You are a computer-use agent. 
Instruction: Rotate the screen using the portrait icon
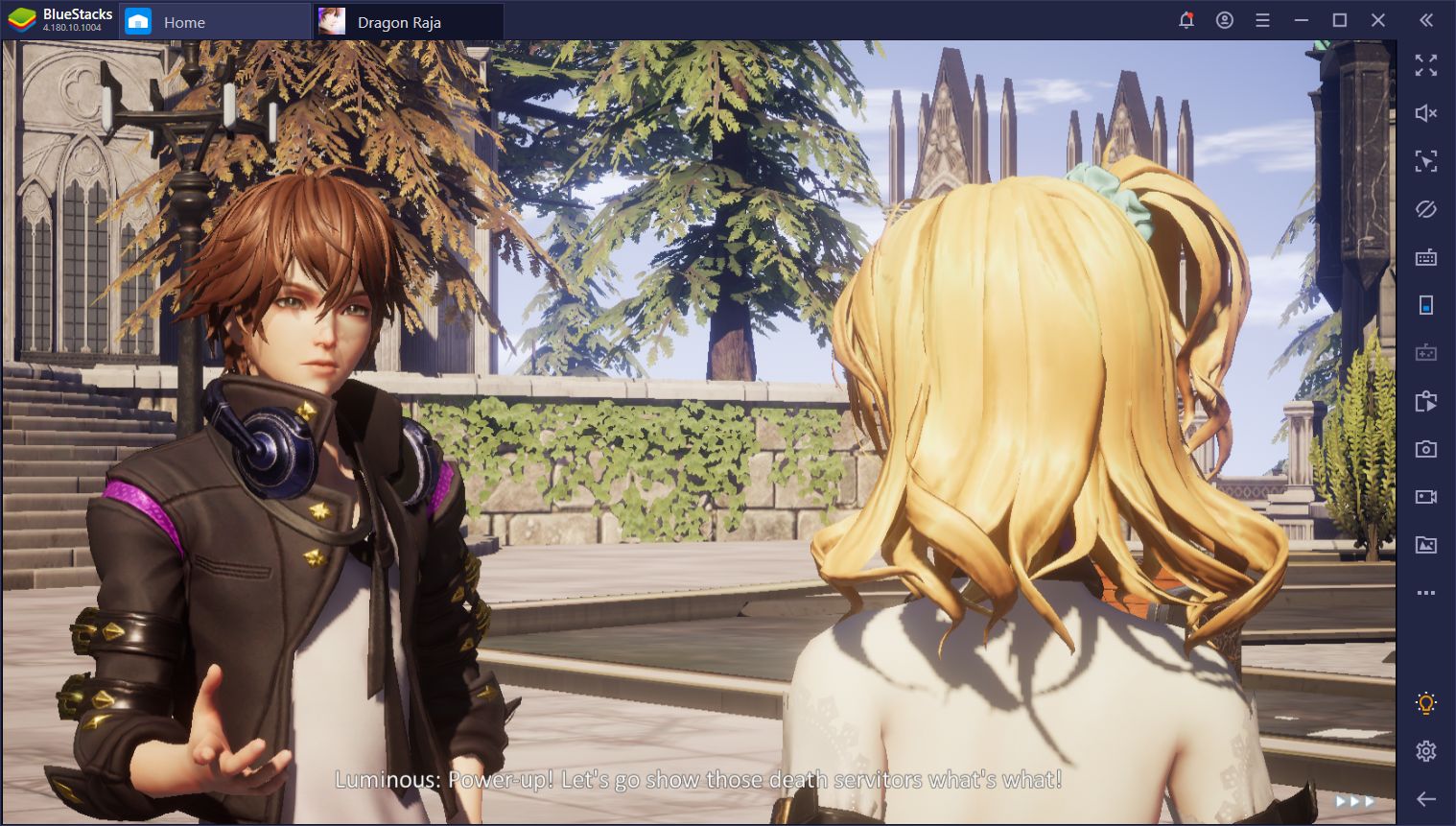click(x=1426, y=305)
